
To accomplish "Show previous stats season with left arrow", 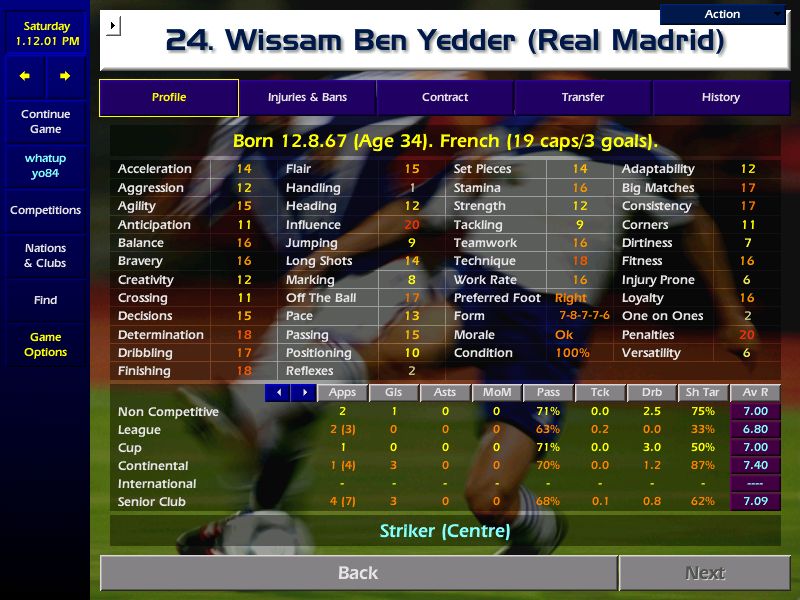I will pos(278,393).
